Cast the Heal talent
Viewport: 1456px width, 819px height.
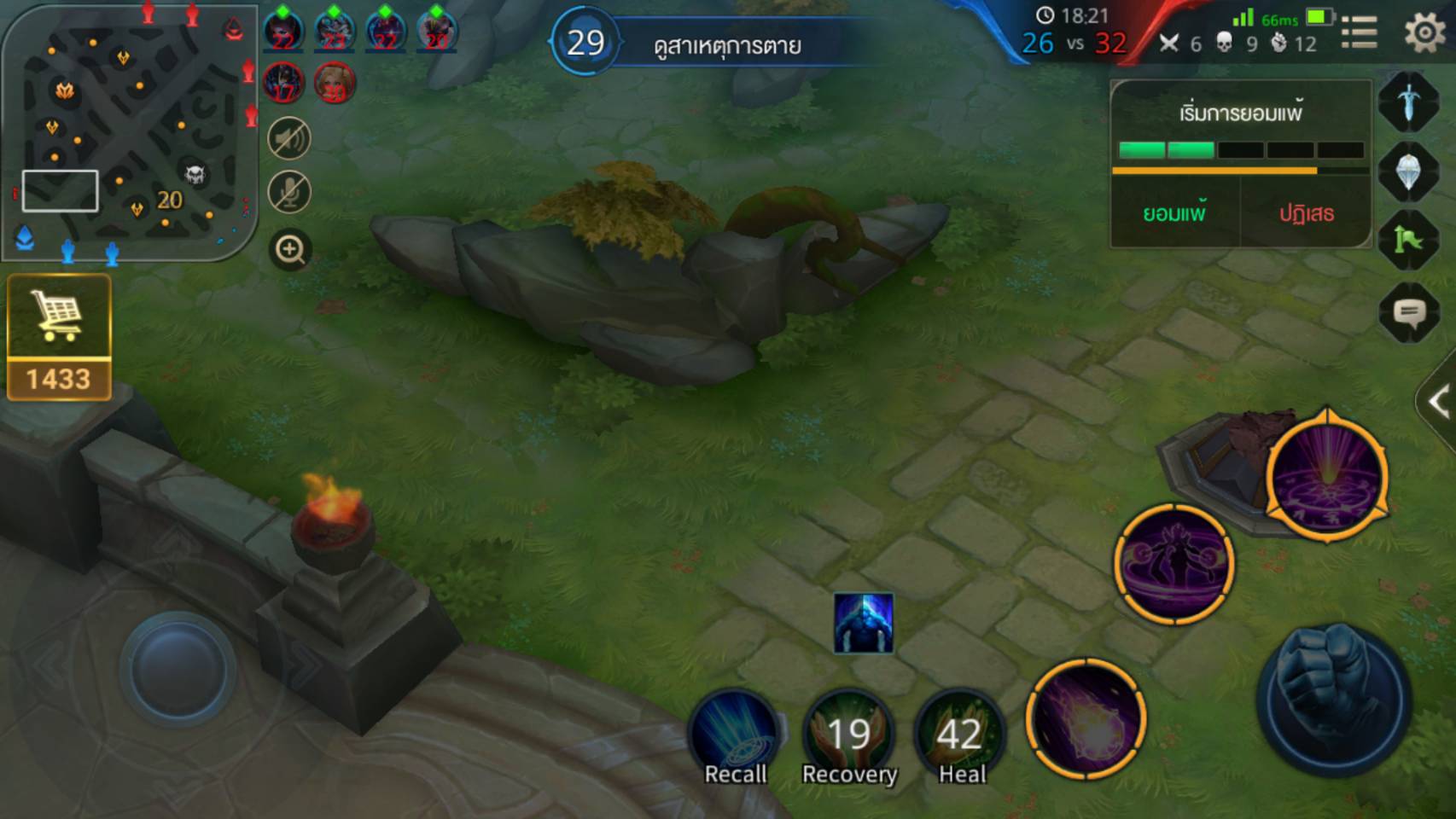coord(960,735)
